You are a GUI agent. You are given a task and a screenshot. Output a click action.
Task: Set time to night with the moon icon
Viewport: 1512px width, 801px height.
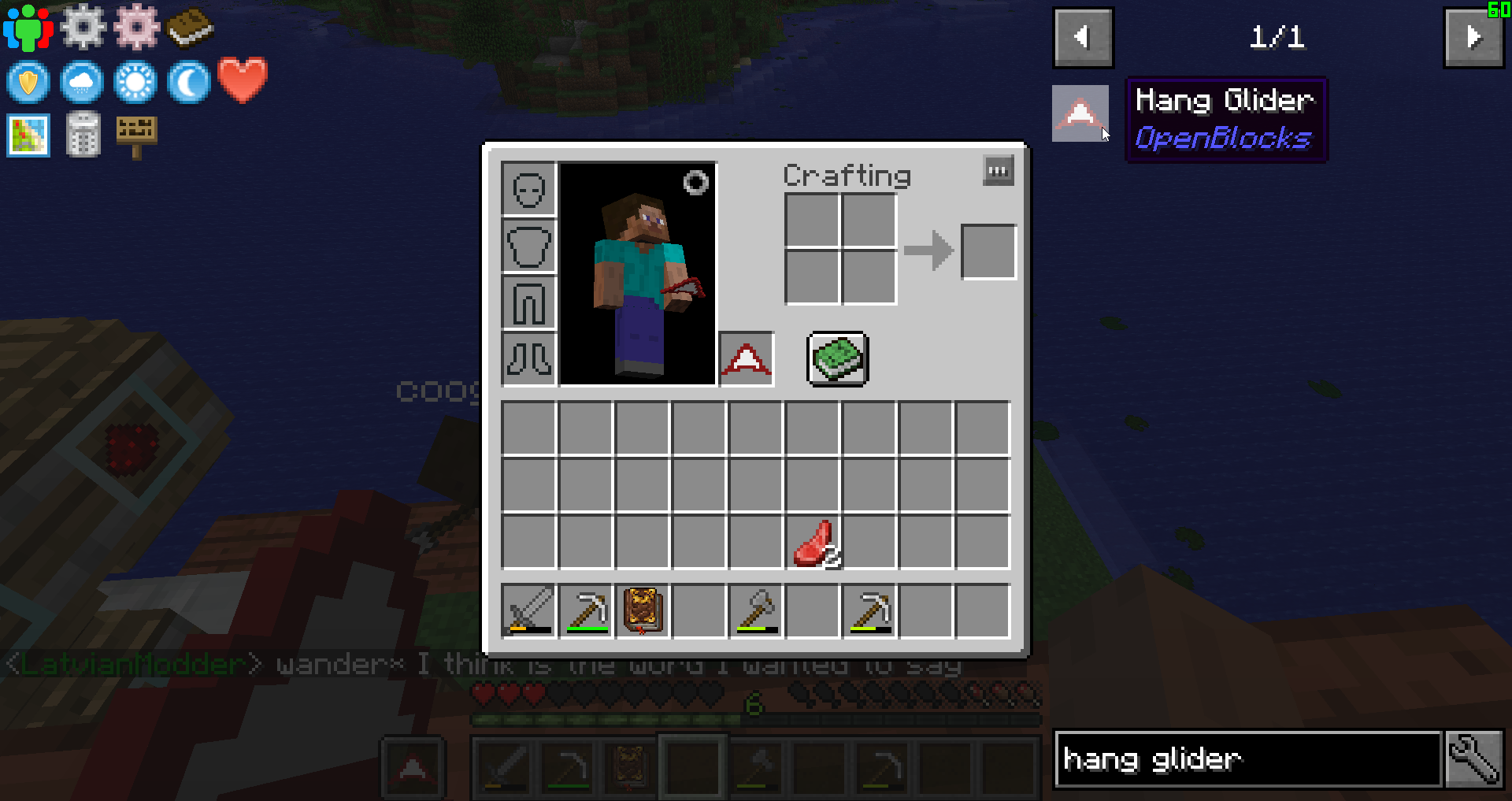point(189,82)
